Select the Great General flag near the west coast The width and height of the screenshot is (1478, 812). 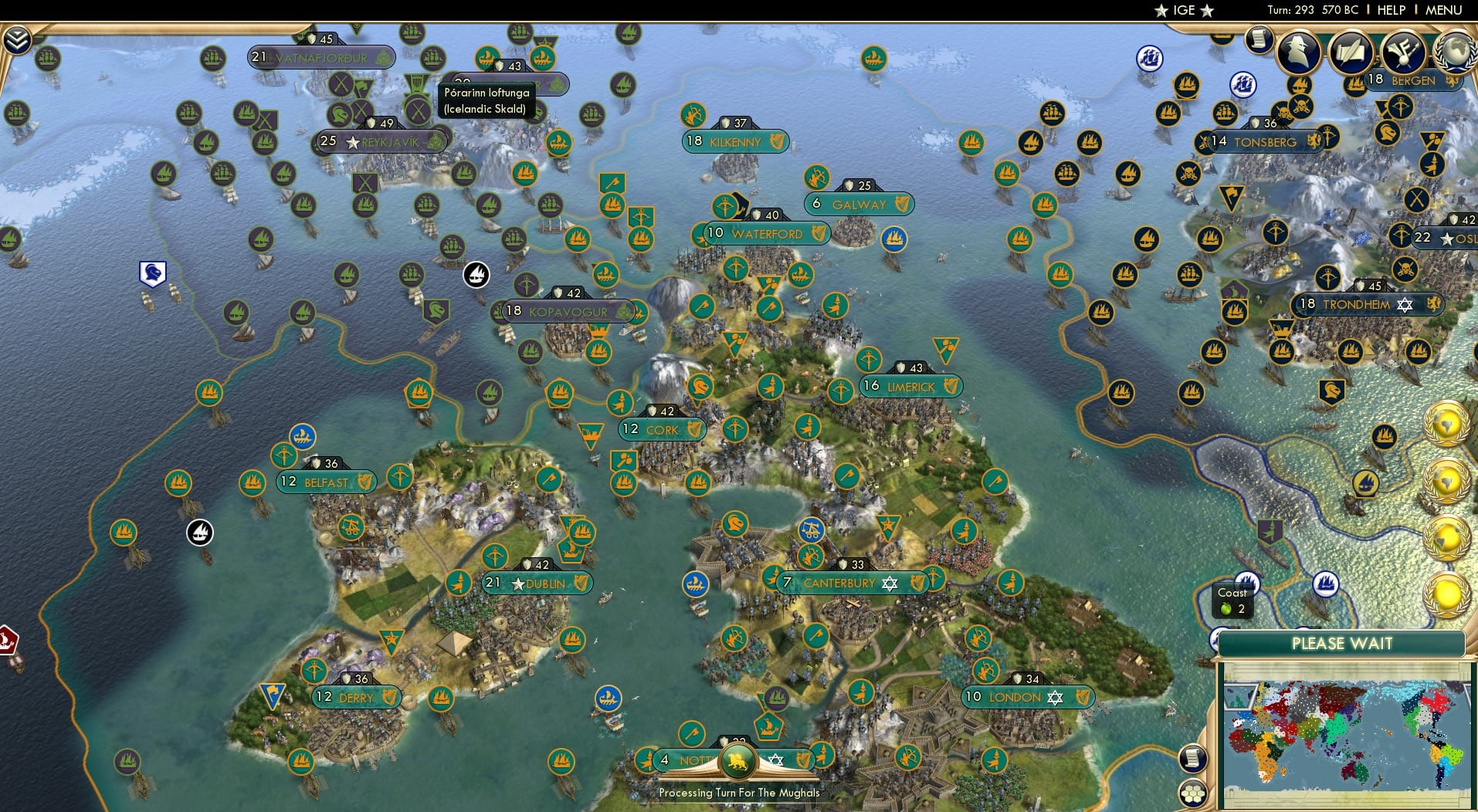point(154,272)
